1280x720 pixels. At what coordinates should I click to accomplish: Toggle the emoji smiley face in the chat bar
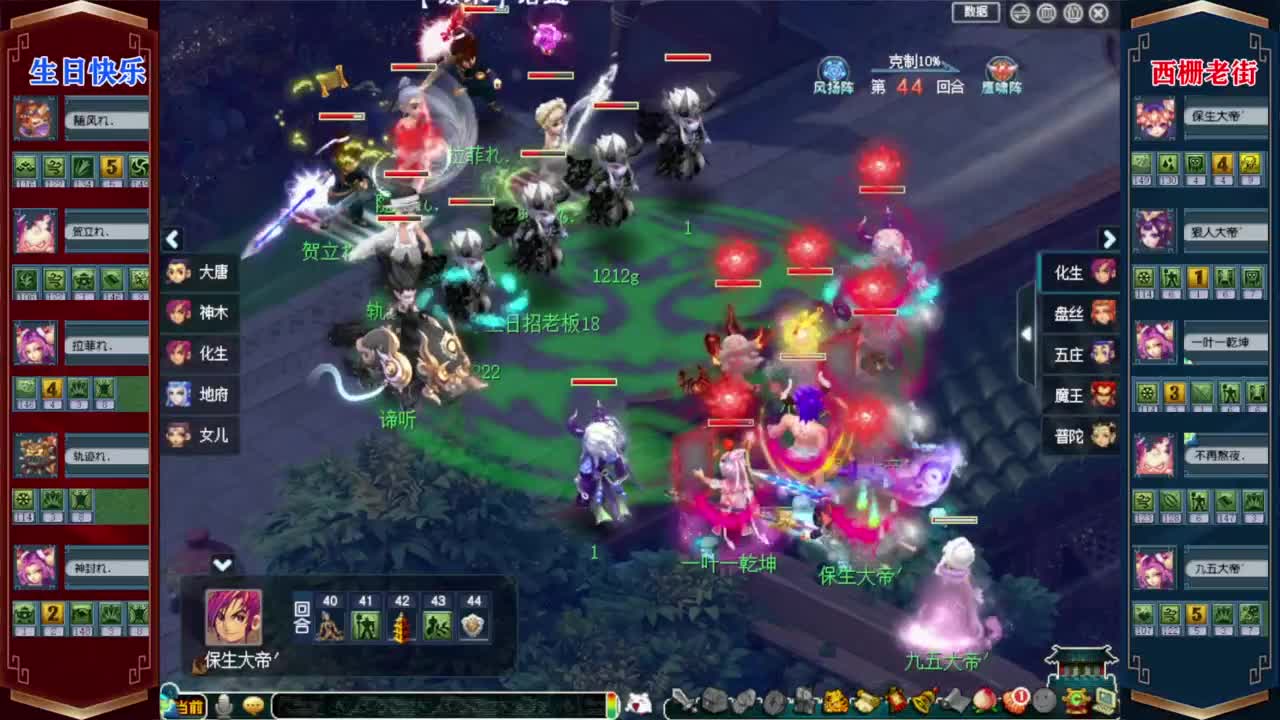click(253, 703)
